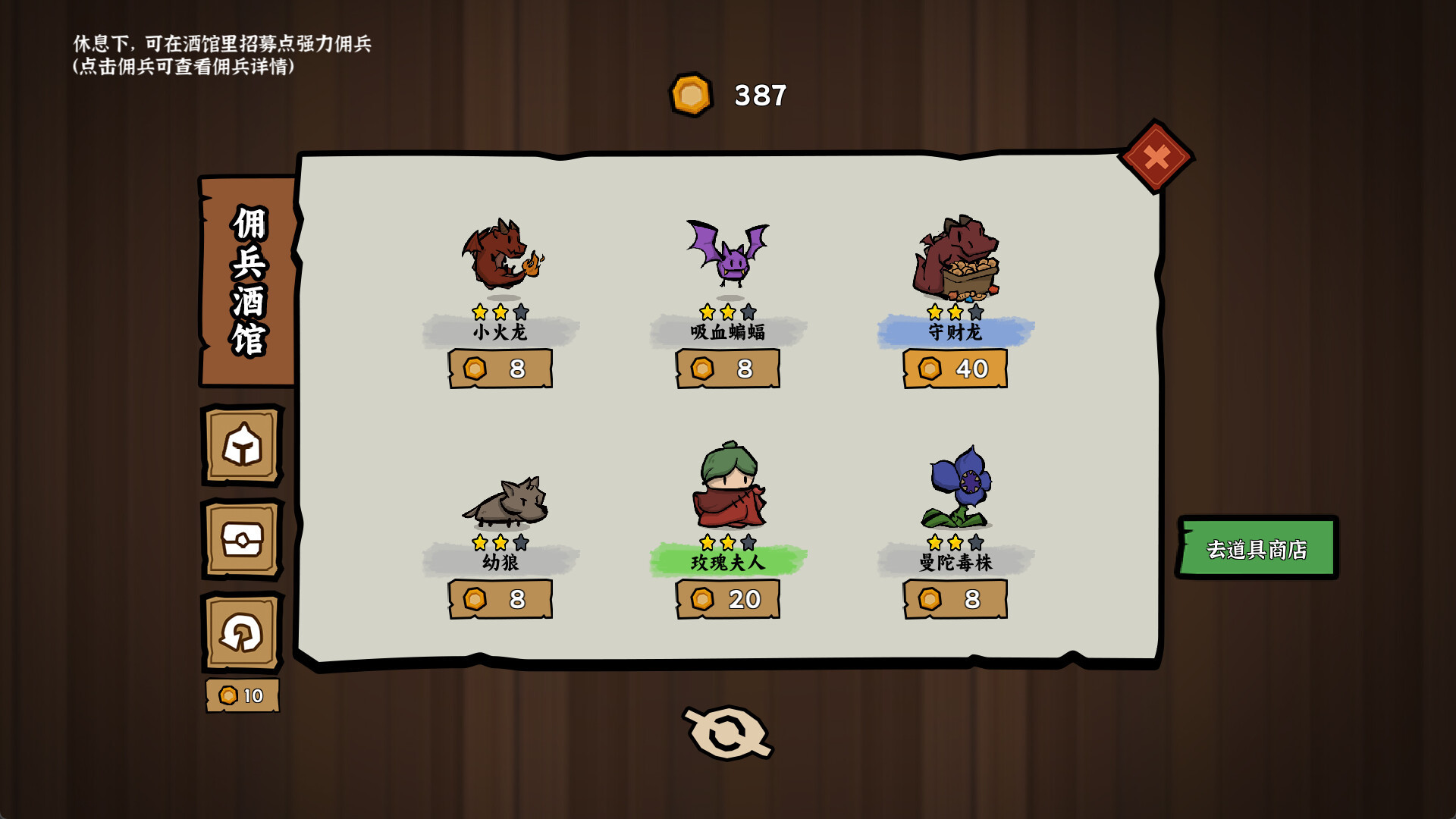The image size is (1456, 819).
Task: Purchase 吸血蝙蝠 for 8 gold
Action: click(x=728, y=369)
